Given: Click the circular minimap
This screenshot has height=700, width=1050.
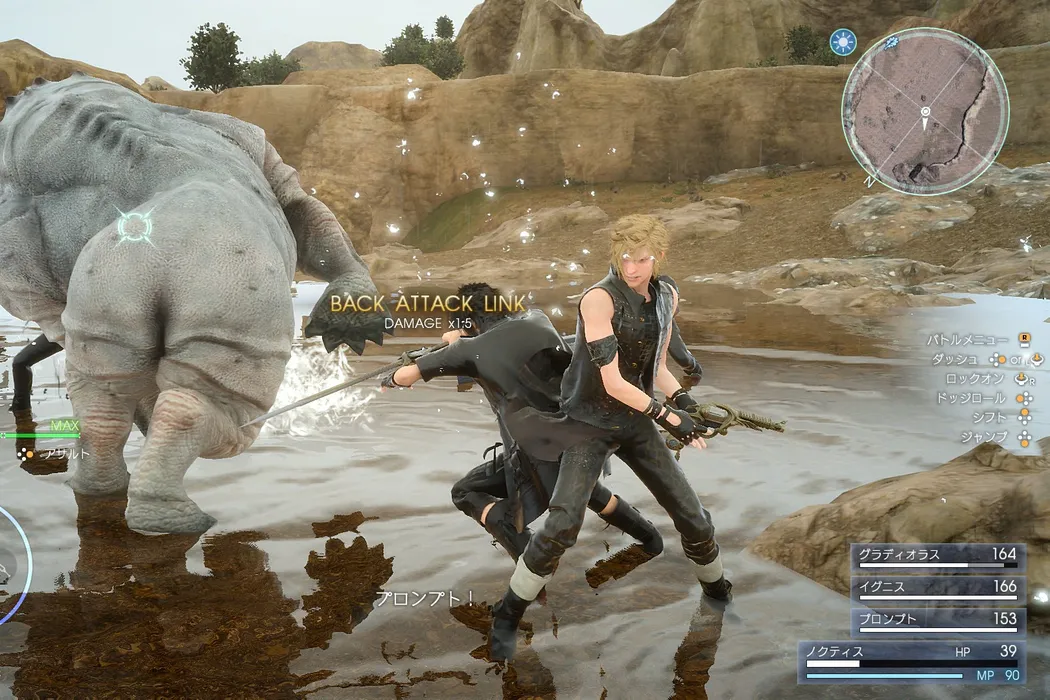Looking at the screenshot, I should (925, 110).
